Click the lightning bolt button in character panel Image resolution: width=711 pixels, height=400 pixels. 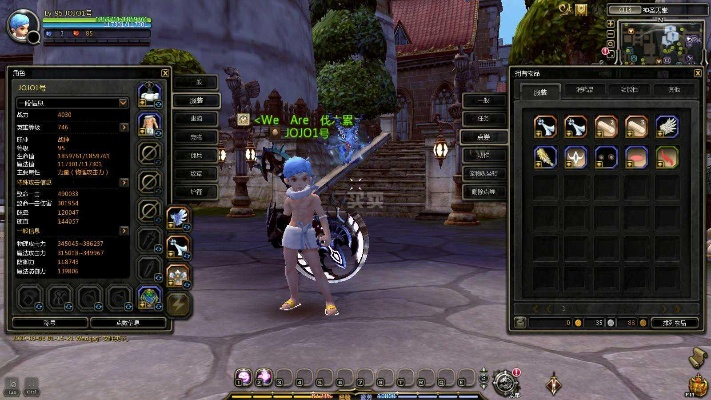pyautogui.click(x=179, y=303)
